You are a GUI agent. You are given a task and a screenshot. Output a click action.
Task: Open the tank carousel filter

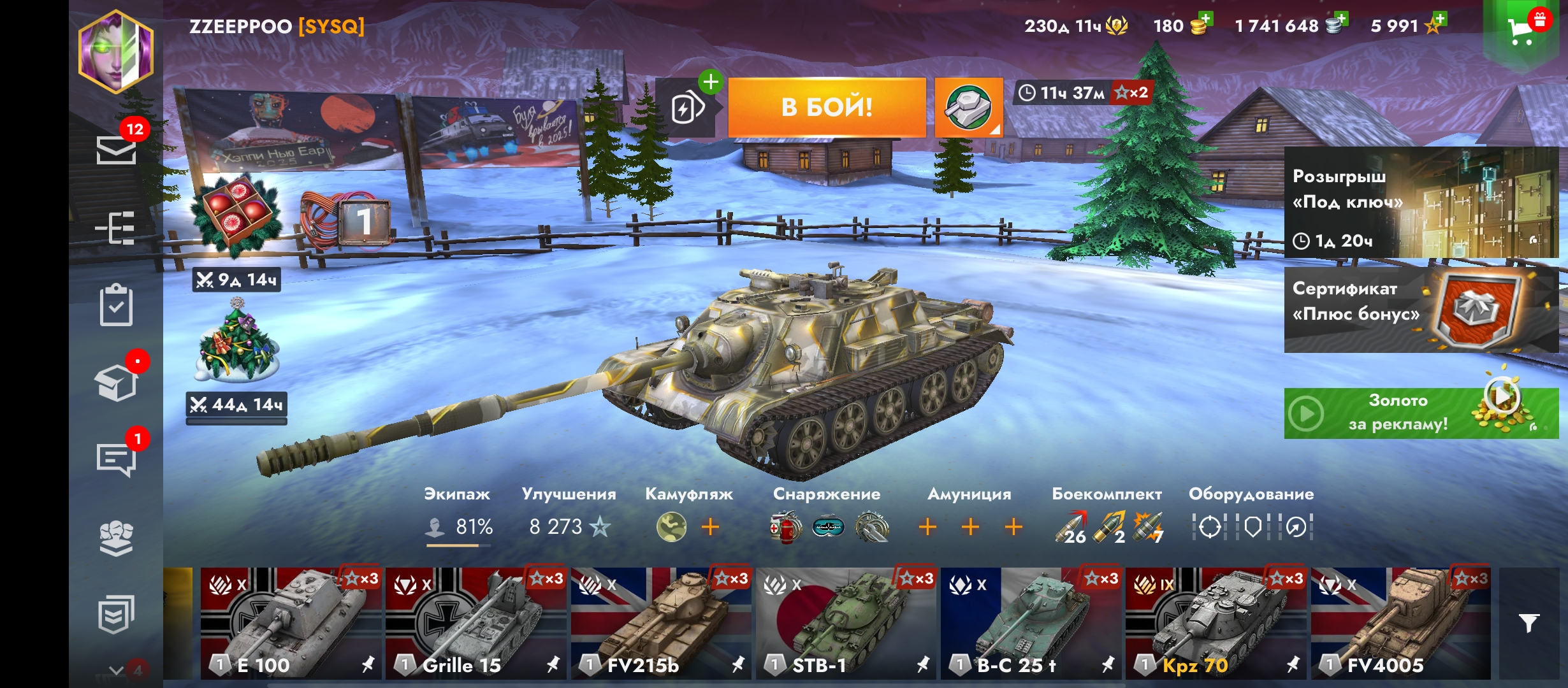point(1528,623)
